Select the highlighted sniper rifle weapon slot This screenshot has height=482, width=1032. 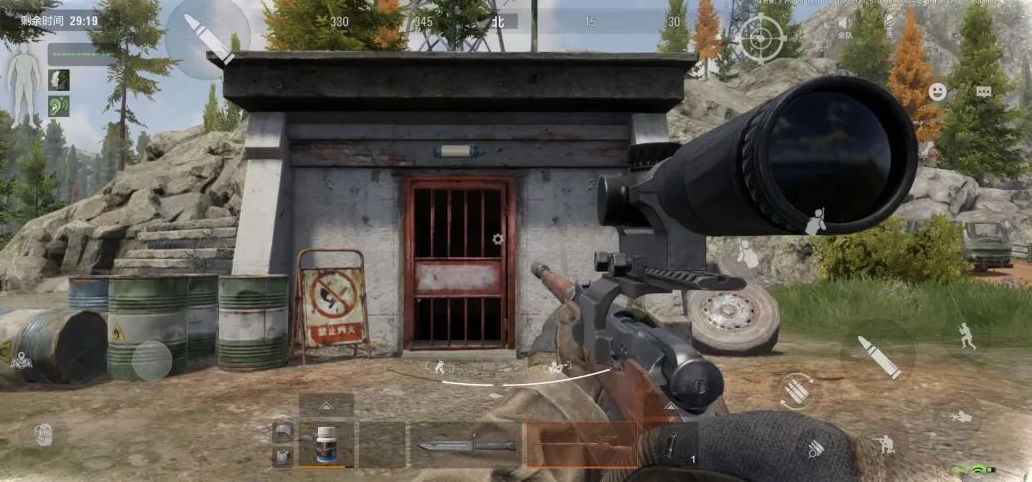click(x=580, y=445)
